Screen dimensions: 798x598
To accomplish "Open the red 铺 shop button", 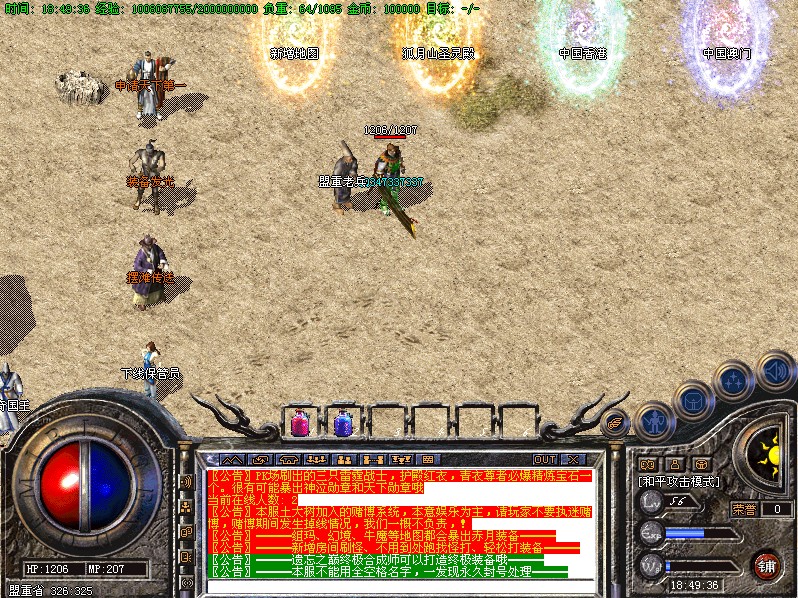I will tap(767, 566).
